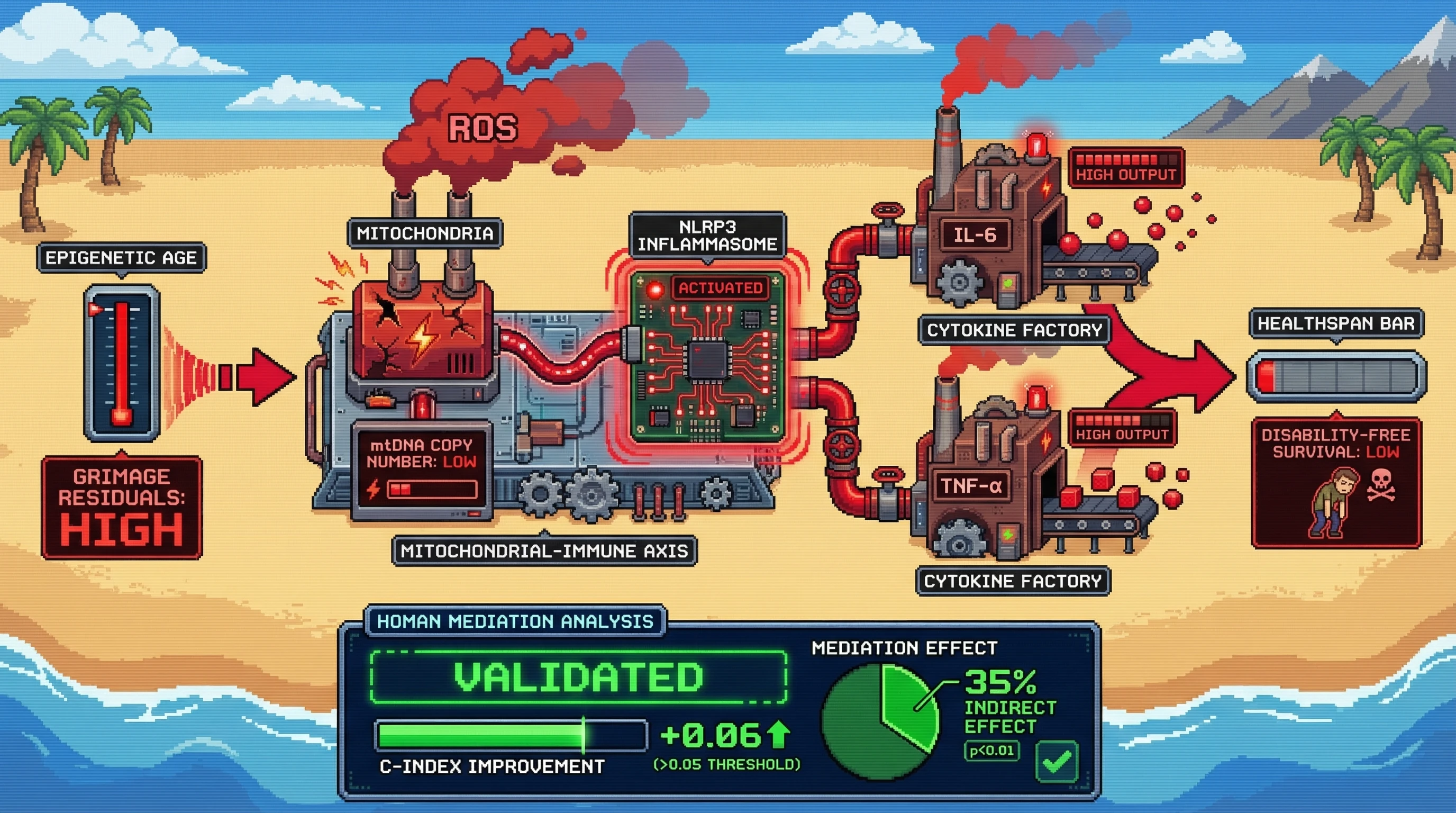1456x813 pixels.
Task: Select the green VALIDATED banner
Action: (578, 677)
